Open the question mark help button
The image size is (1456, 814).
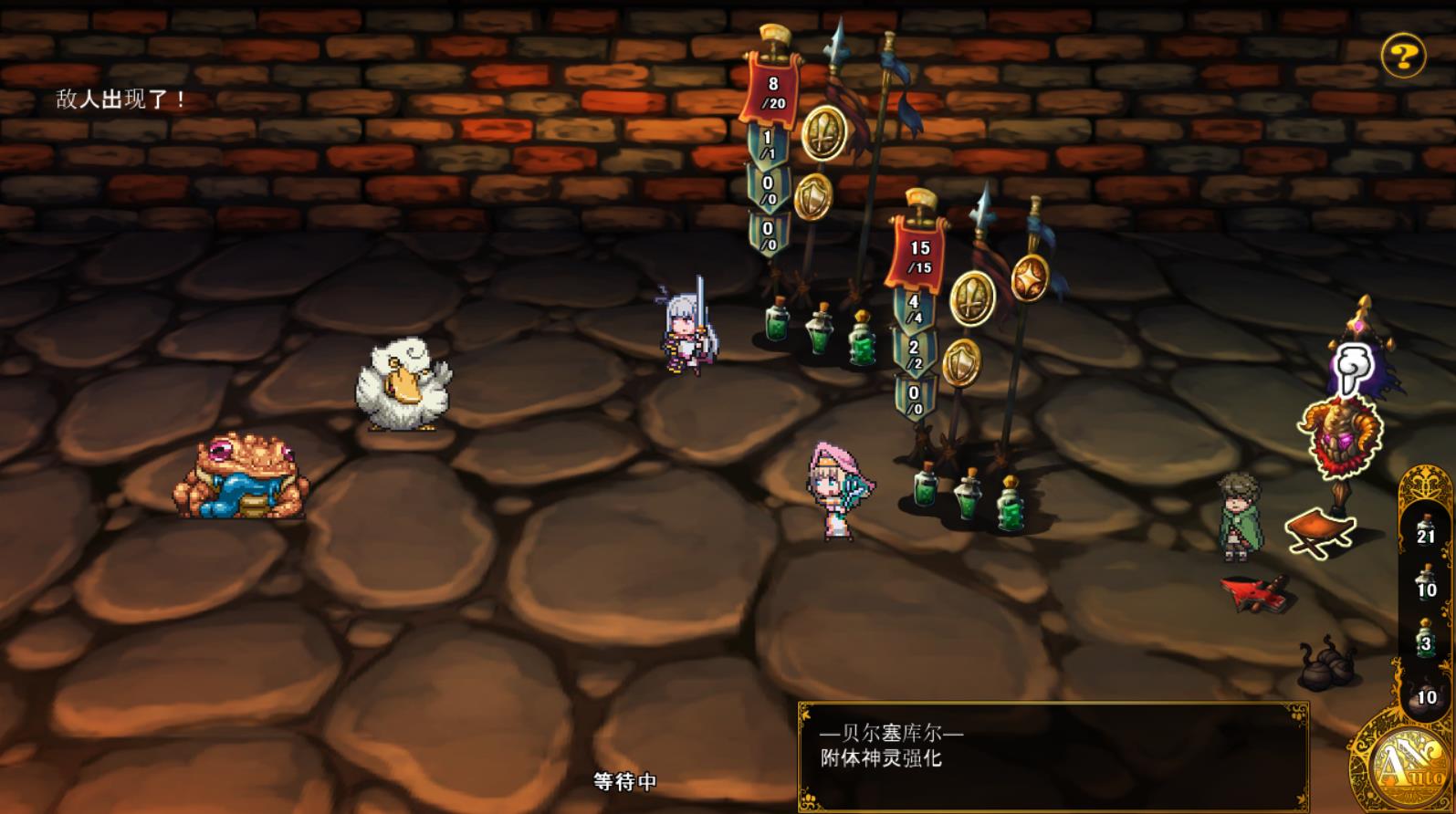click(x=1403, y=57)
